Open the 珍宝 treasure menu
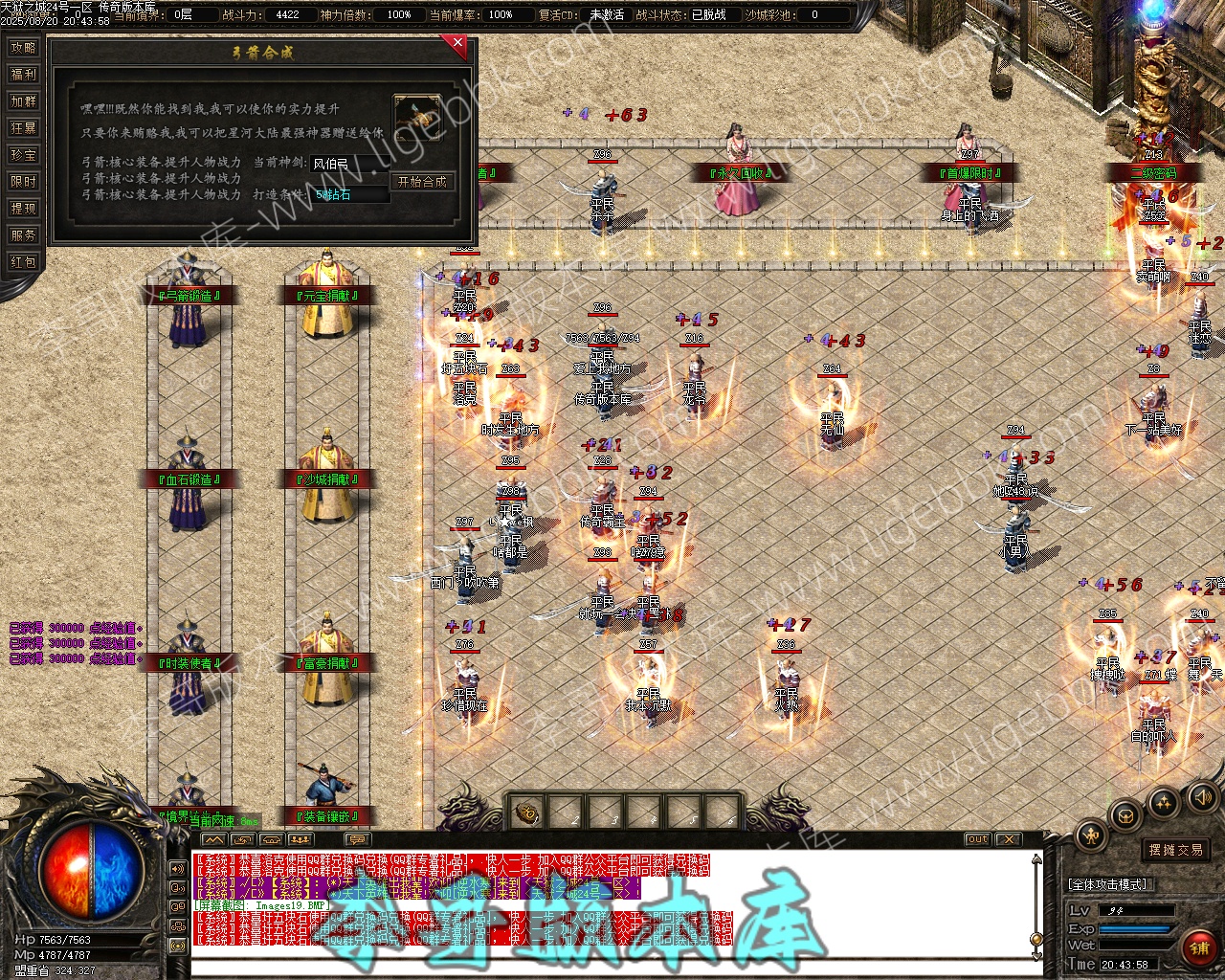Image resolution: width=1225 pixels, height=980 pixels. 23,155
